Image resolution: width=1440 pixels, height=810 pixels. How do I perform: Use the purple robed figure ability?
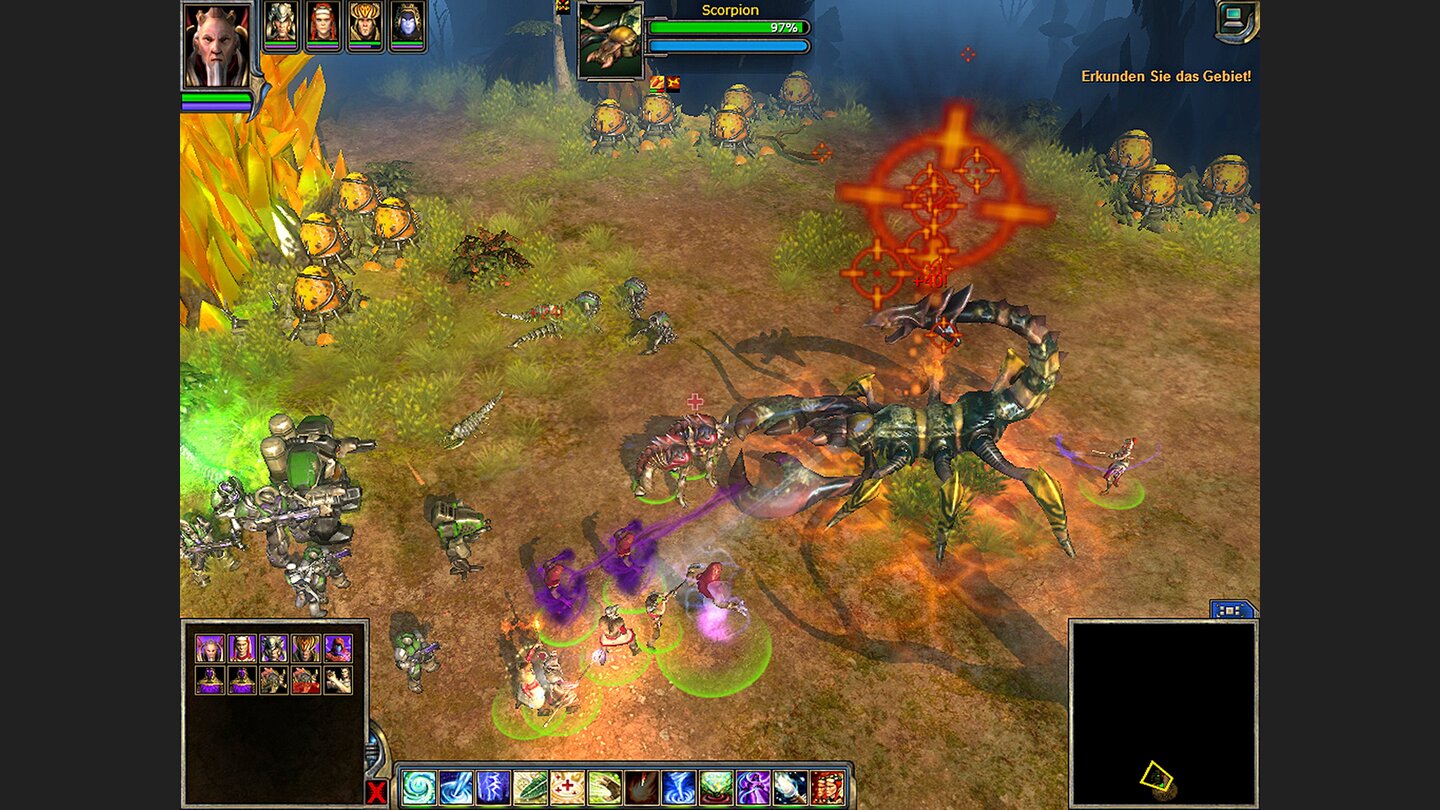(x=753, y=788)
